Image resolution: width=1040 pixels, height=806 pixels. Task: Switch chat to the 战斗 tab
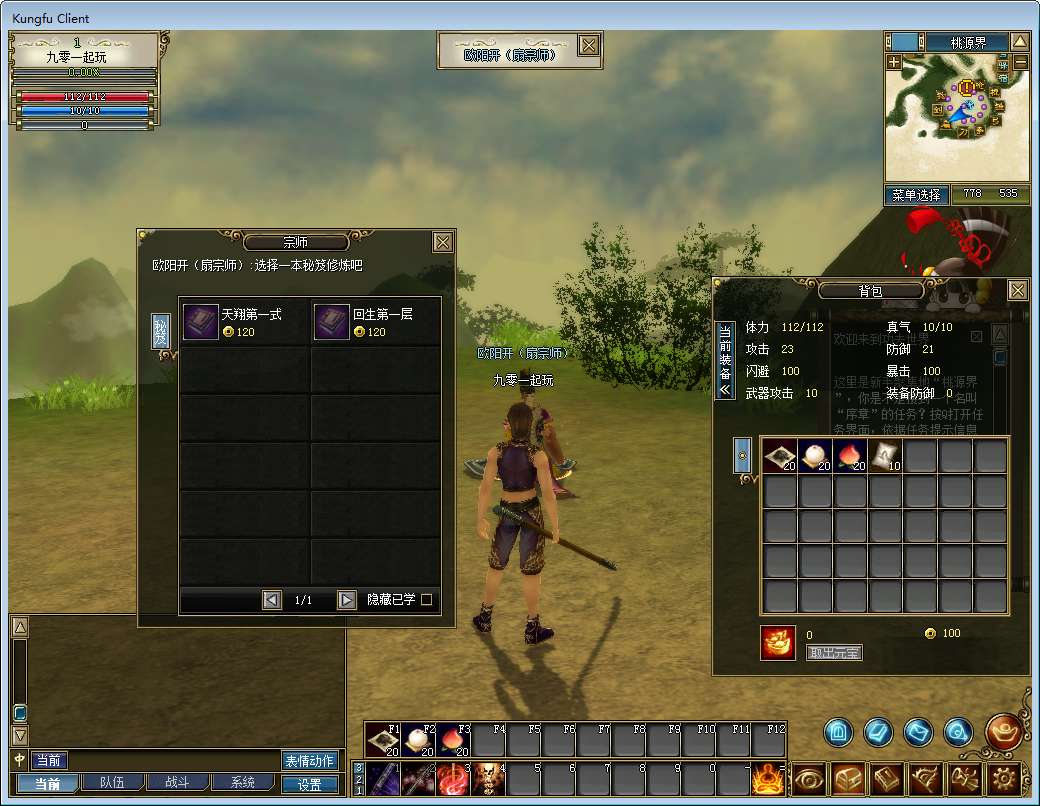(x=171, y=783)
